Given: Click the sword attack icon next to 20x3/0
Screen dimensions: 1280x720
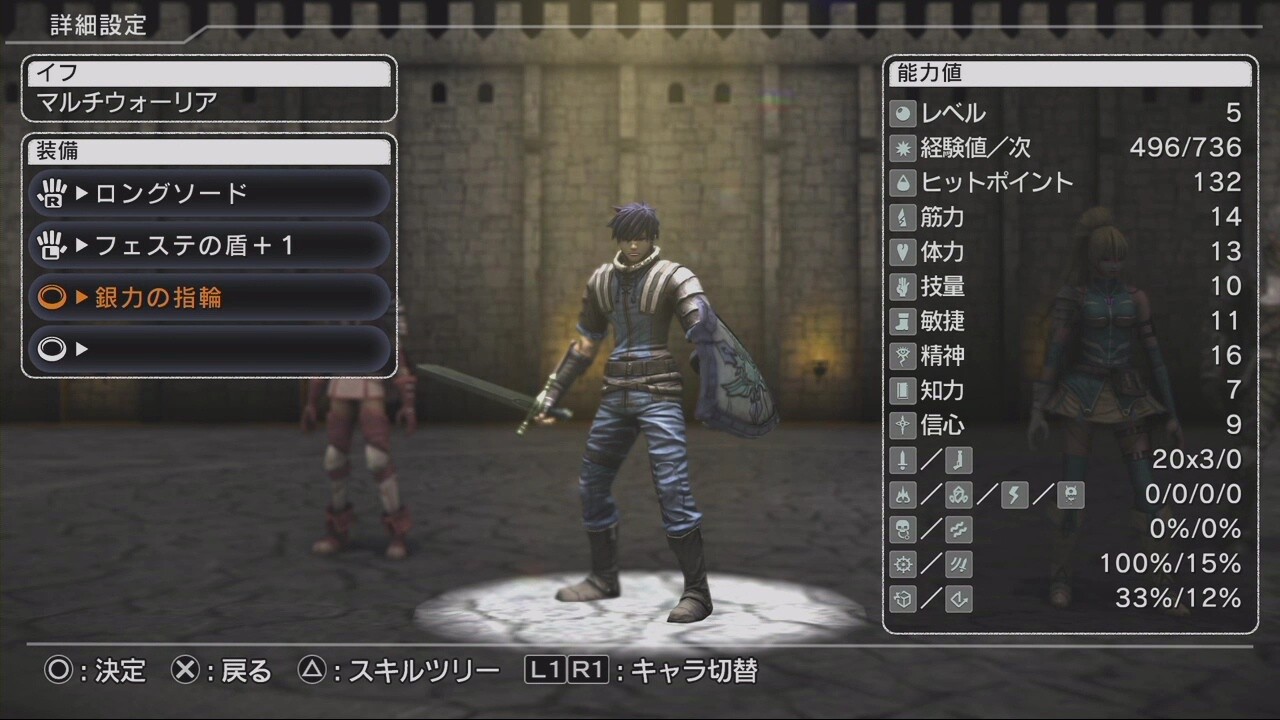Looking at the screenshot, I should [902, 460].
